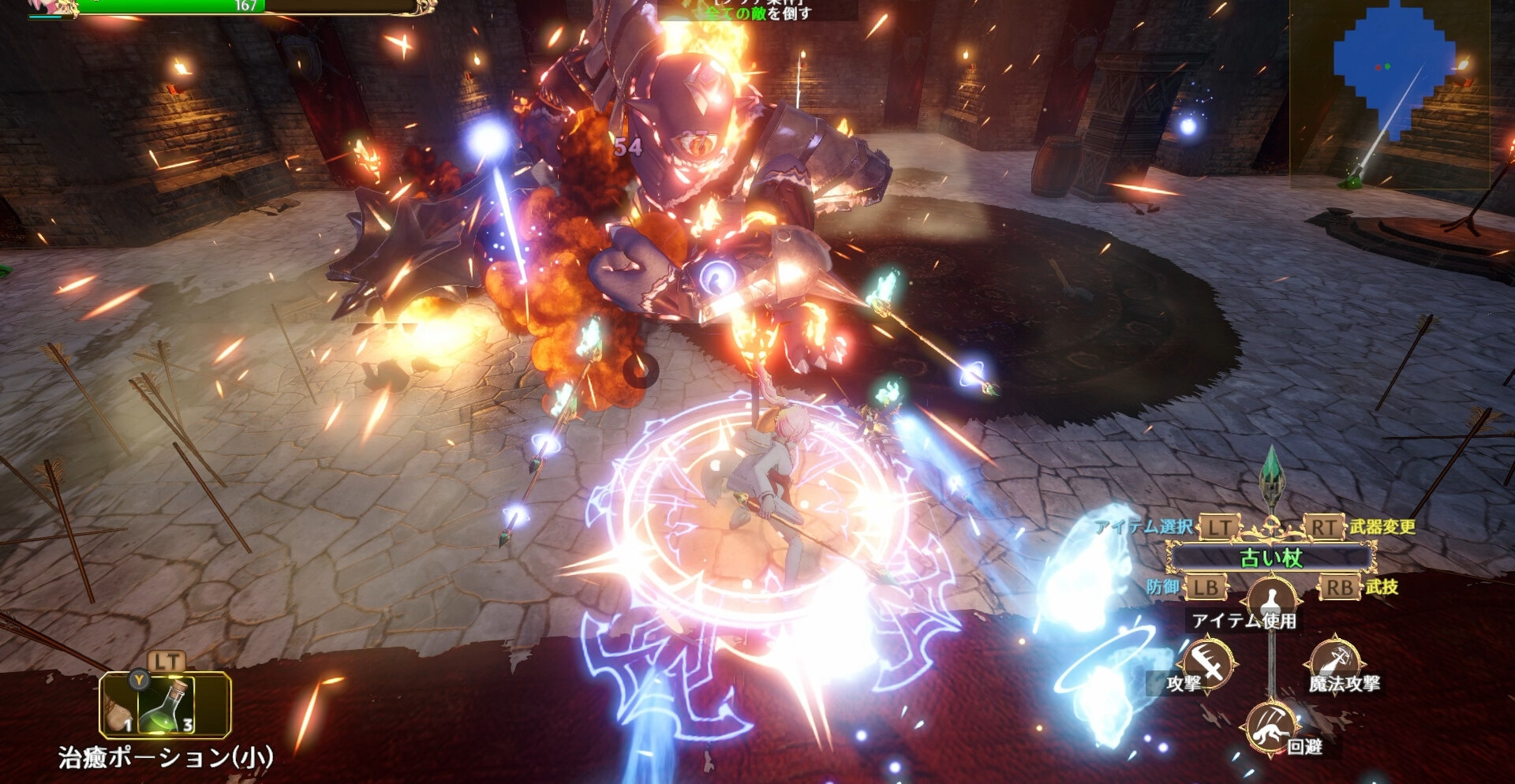Viewport: 1515px width, 784px height.
Task: Click the equipped weapon name 古い杖
Action: click(1271, 558)
